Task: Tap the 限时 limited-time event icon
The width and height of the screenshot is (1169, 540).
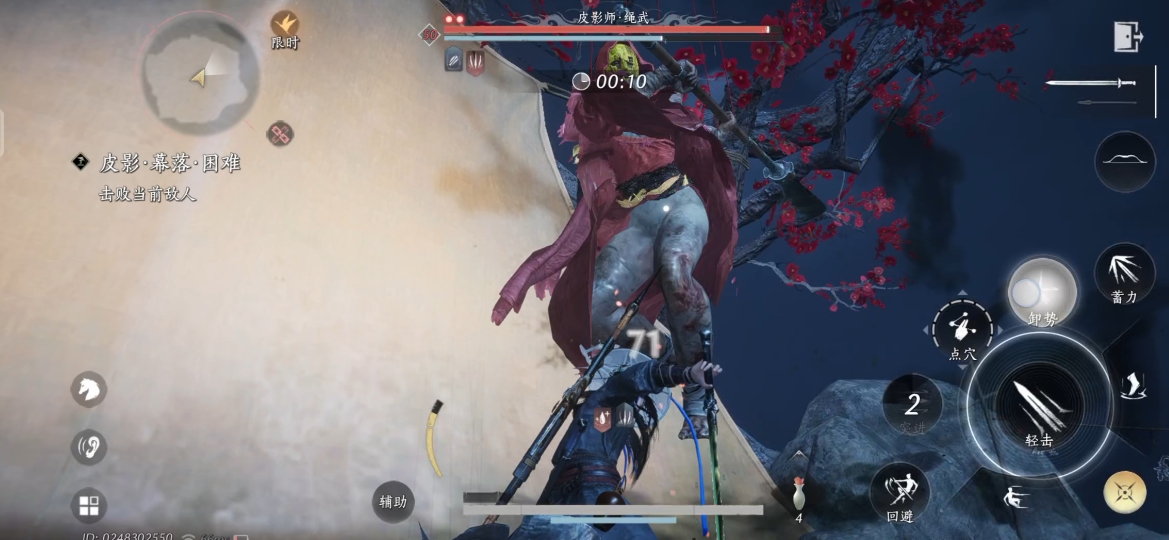Action: 285,27
